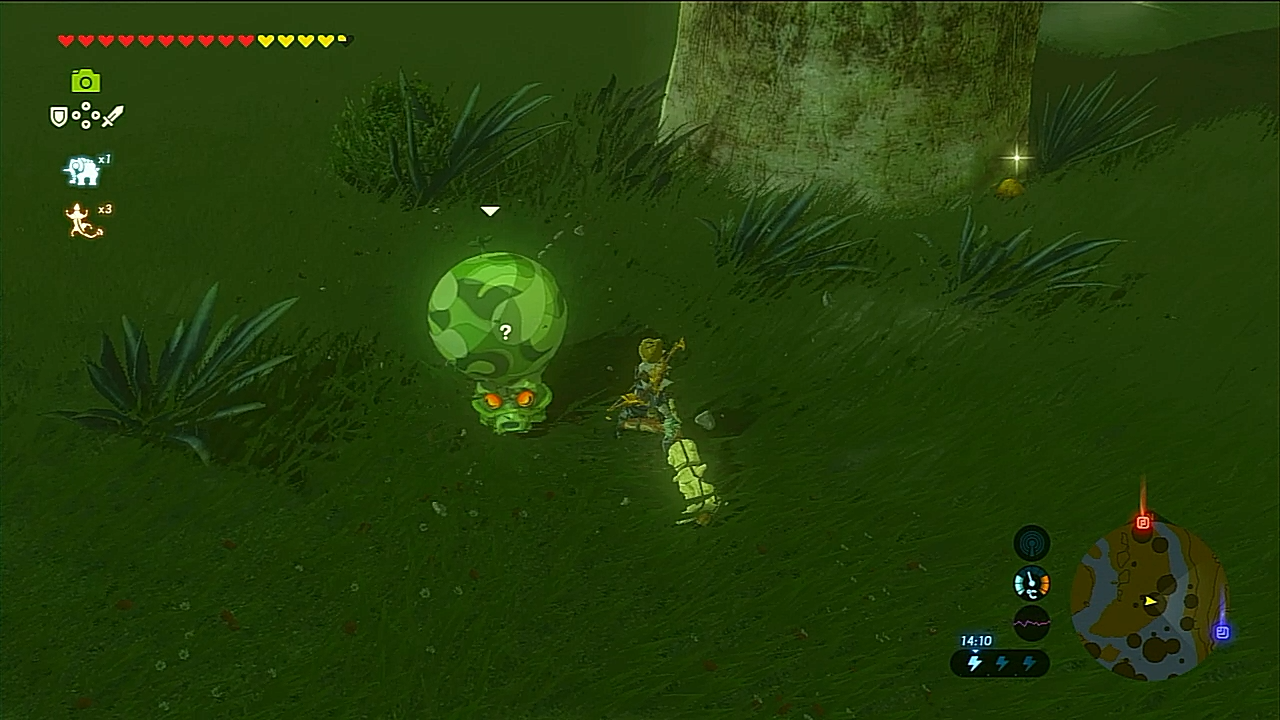This screenshot has height=720, width=1280.
Task: Click the yellow player arrow on minimap
Action: pyautogui.click(x=1151, y=601)
